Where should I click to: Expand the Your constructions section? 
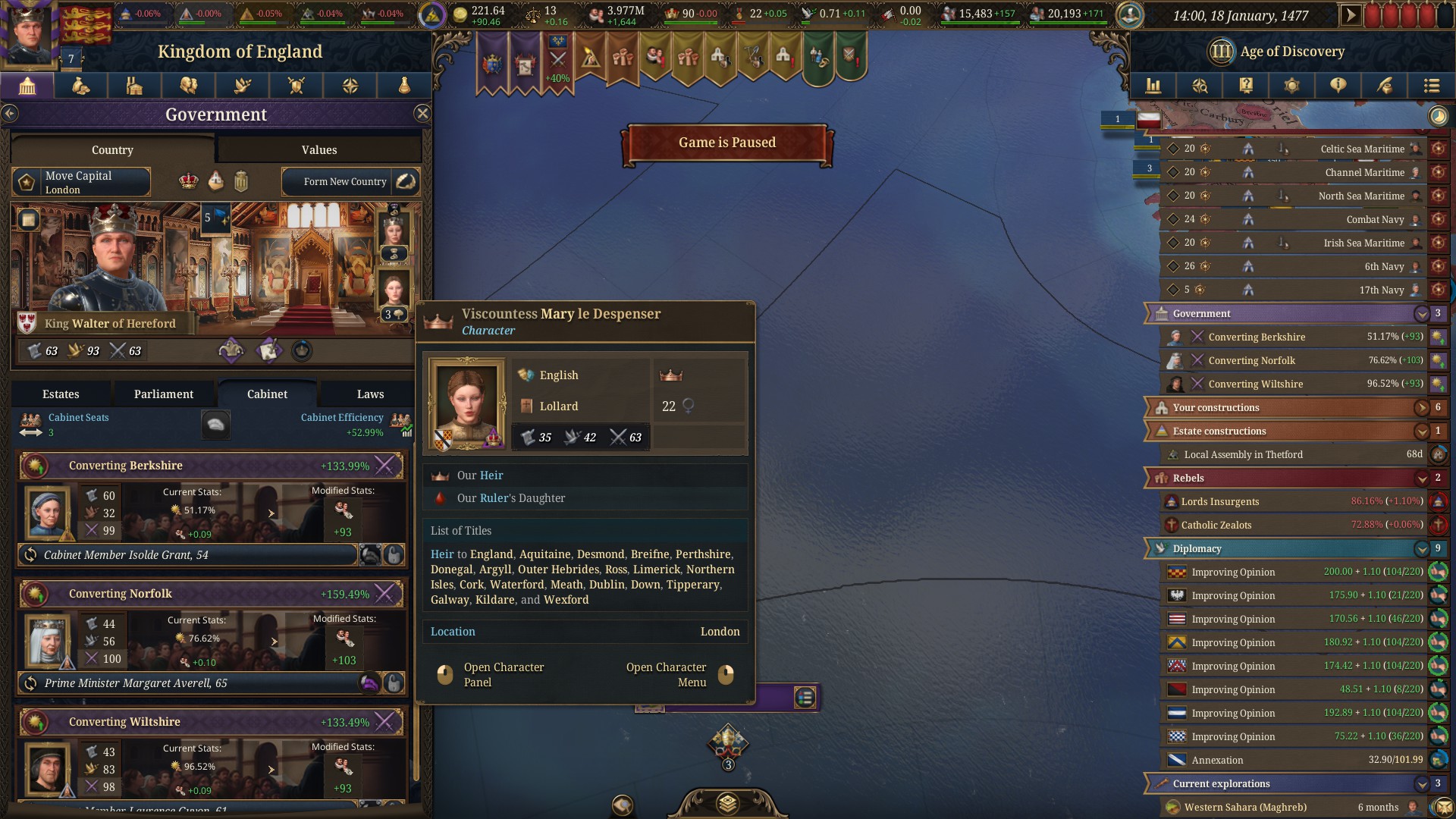pos(1421,407)
